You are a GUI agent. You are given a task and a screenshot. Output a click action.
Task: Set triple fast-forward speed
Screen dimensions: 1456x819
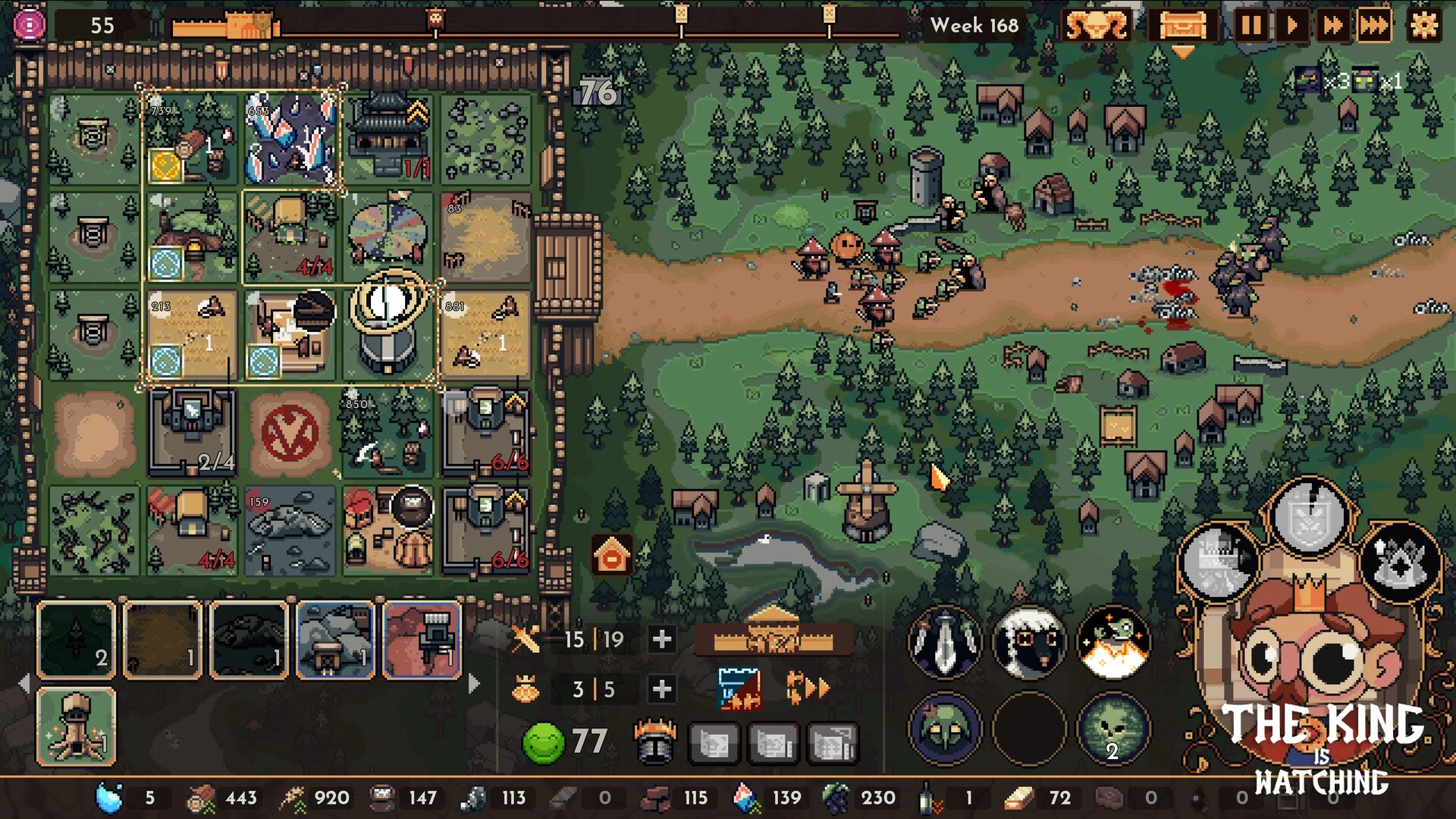click(x=1373, y=26)
